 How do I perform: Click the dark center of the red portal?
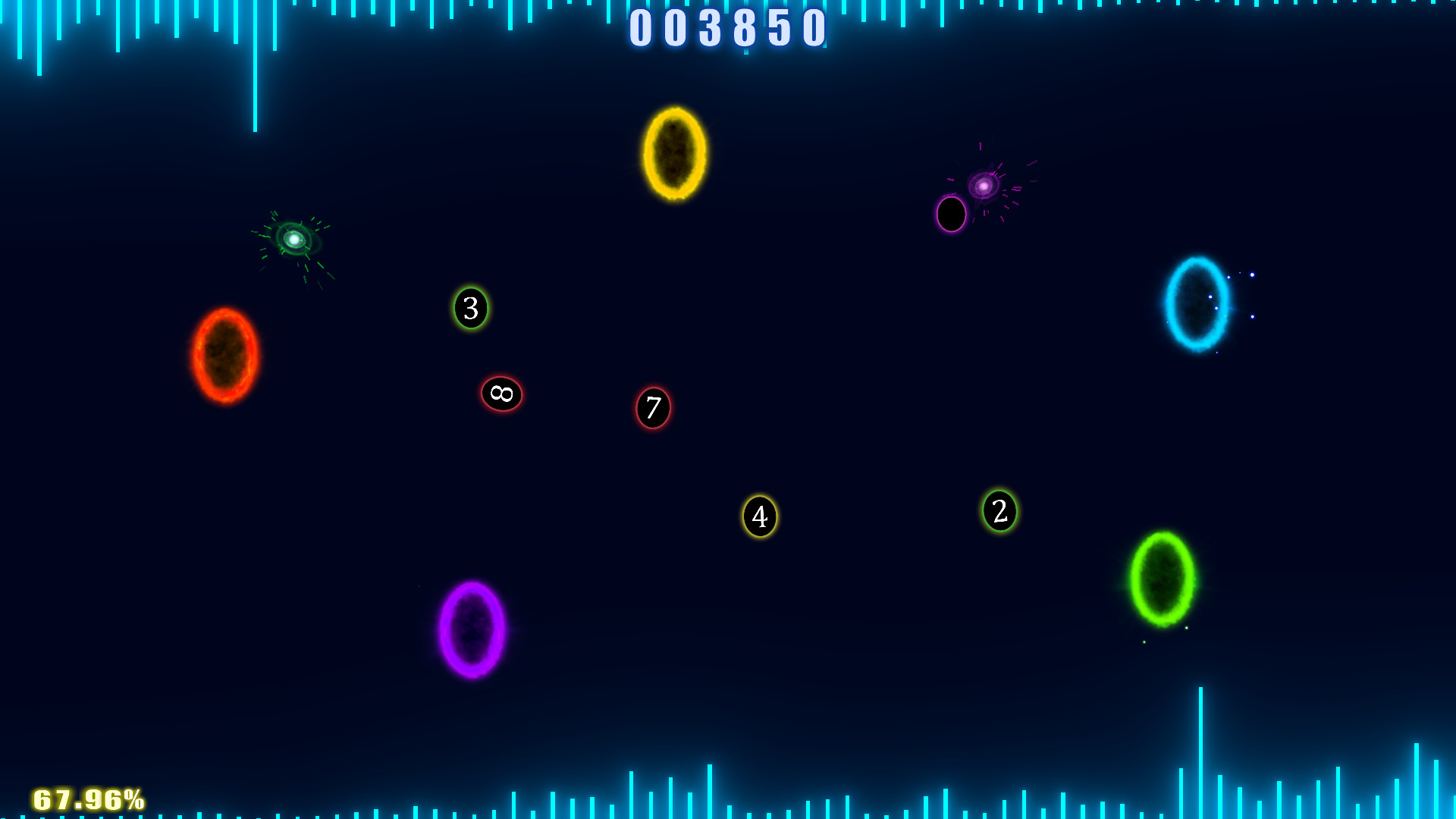coord(227,353)
